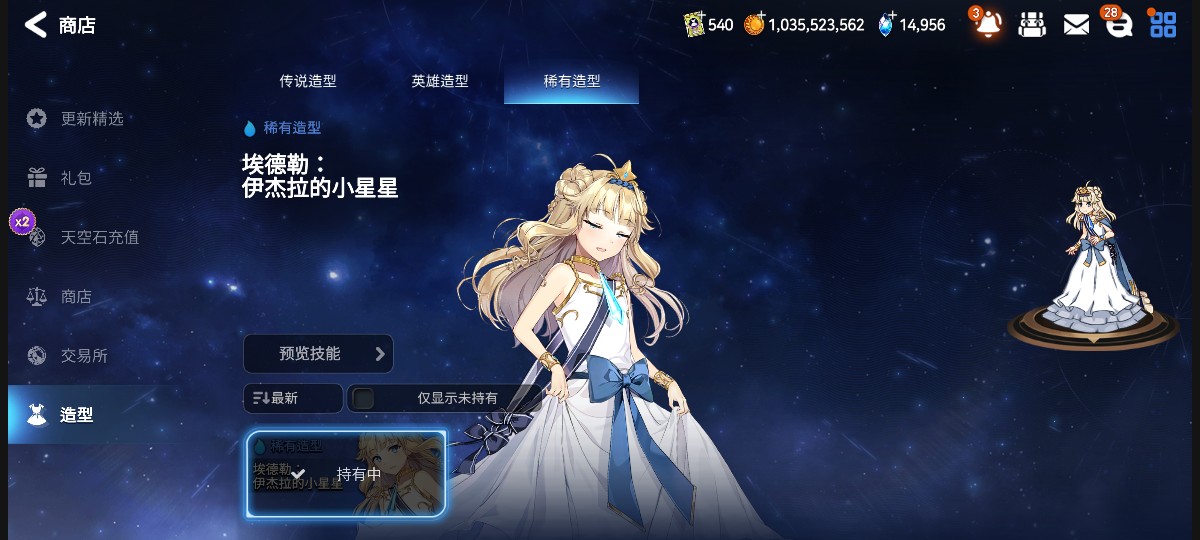Open the mail envelope icon
Image resolution: width=1200 pixels, height=540 pixels.
coord(1076,25)
